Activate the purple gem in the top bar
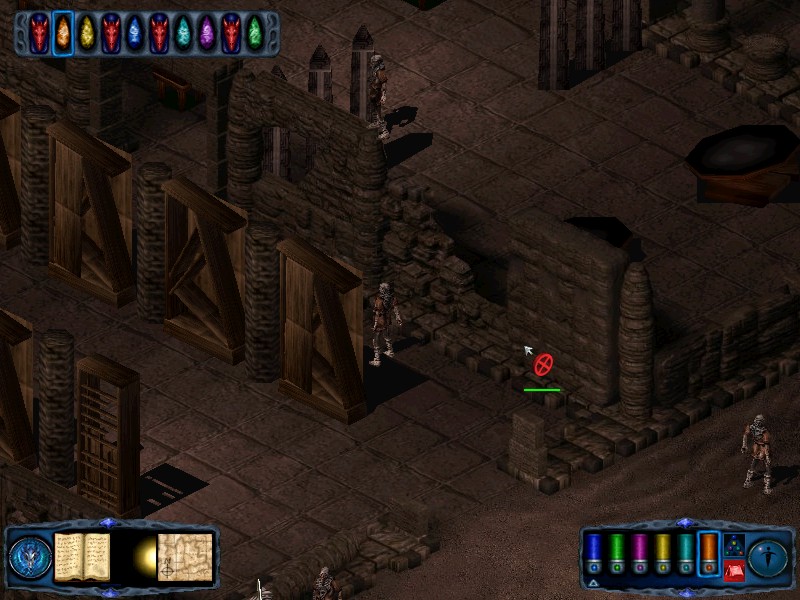The height and width of the screenshot is (600, 800). [x=207, y=33]
